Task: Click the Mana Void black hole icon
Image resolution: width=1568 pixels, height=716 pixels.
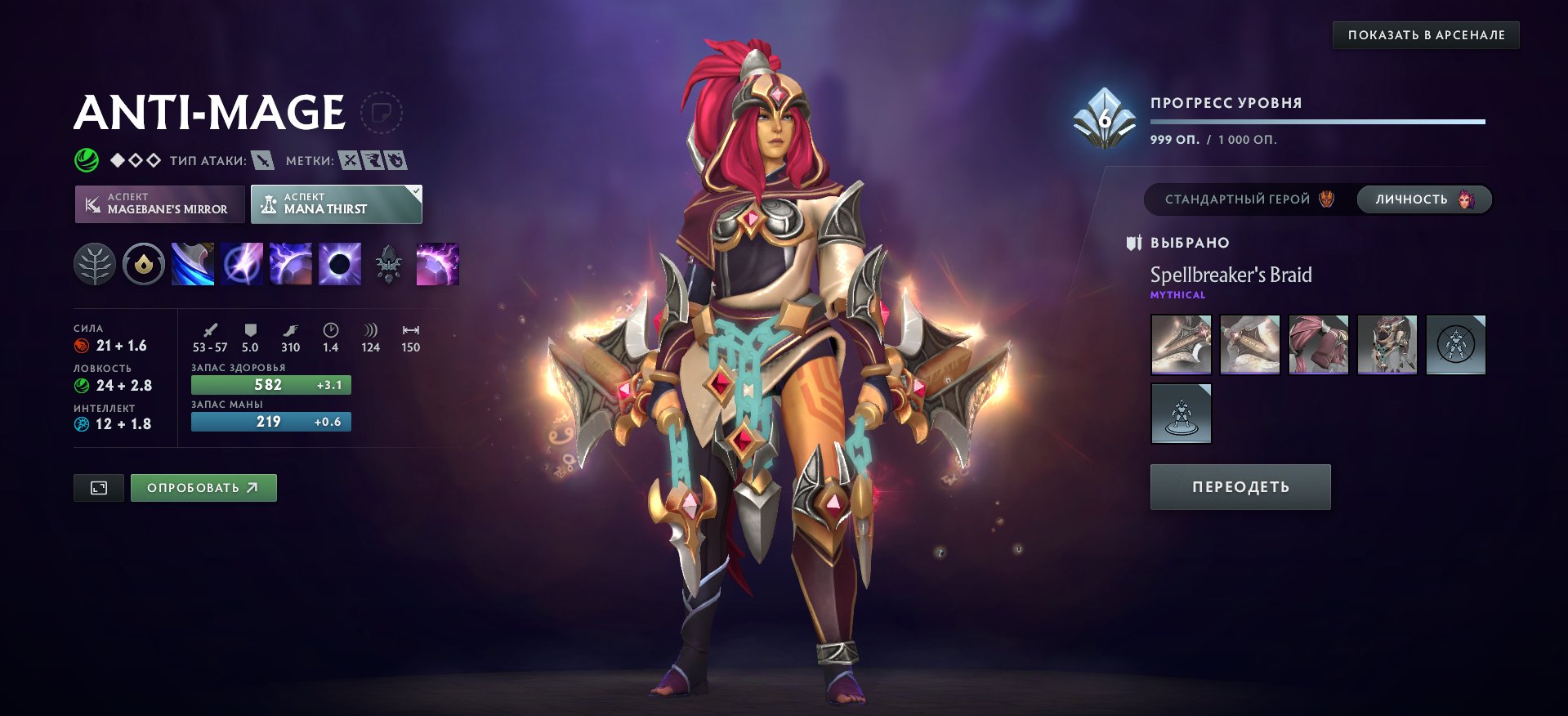Action: tap(339, 263)
